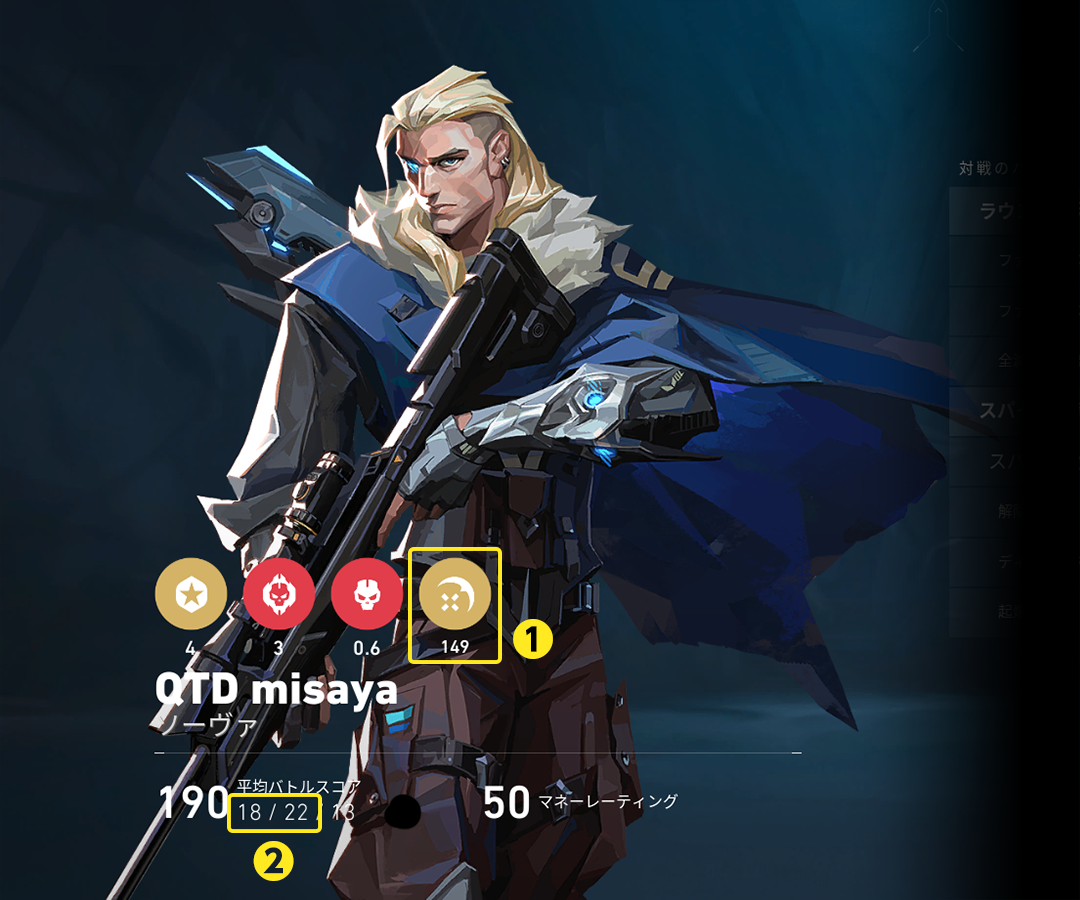Choose the red skull badge showing 0.6
Image resolution: width=1080 pixels, height=900 pixels.
click(x=367, y=594)
